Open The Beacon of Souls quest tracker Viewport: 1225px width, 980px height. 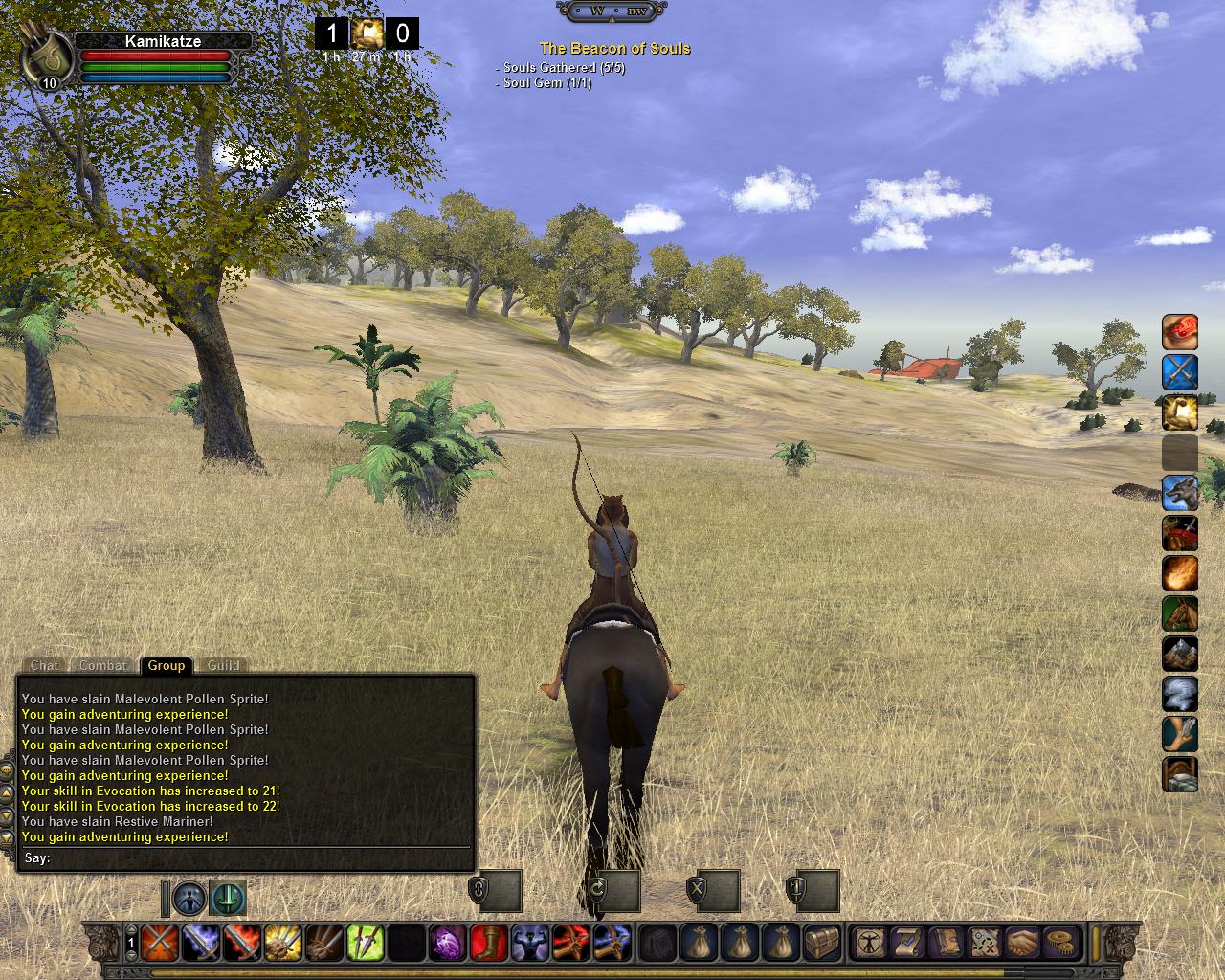click(x=614, y=48)
